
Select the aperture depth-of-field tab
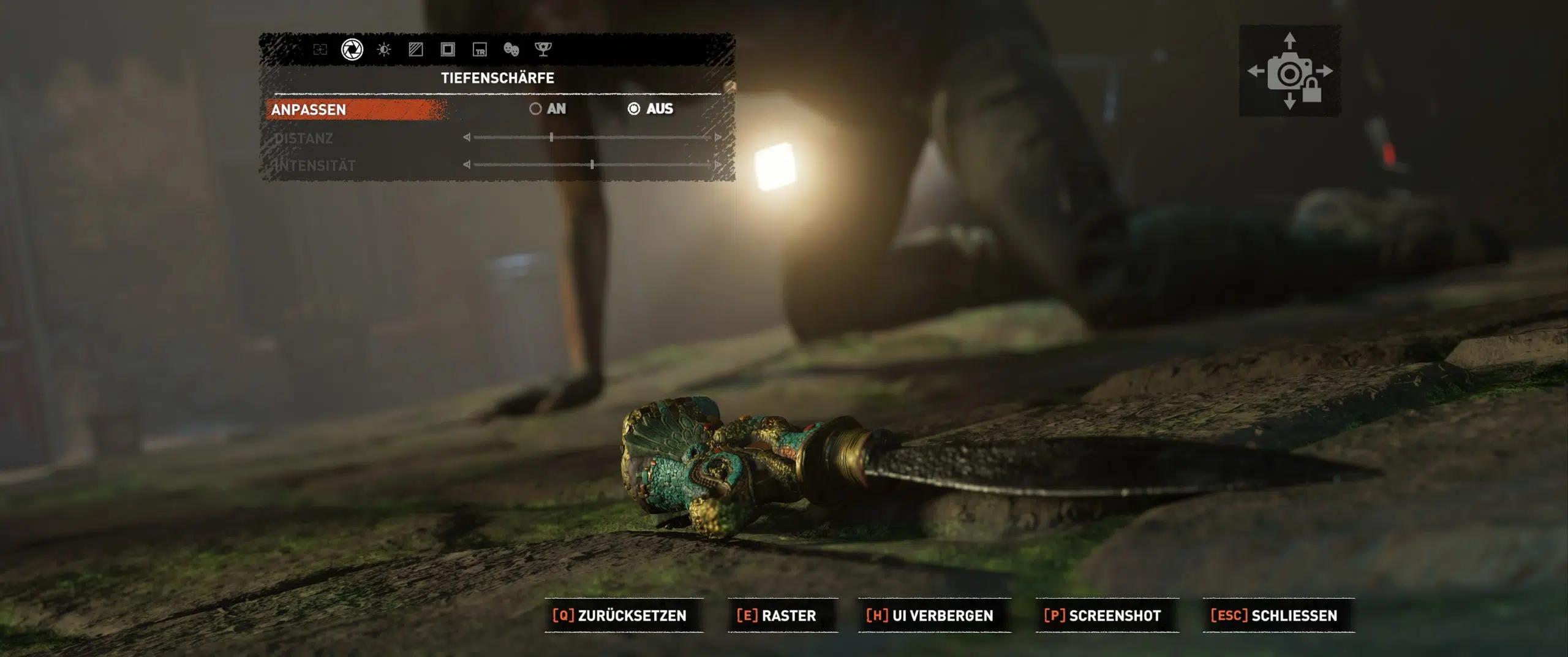point(352,50)
